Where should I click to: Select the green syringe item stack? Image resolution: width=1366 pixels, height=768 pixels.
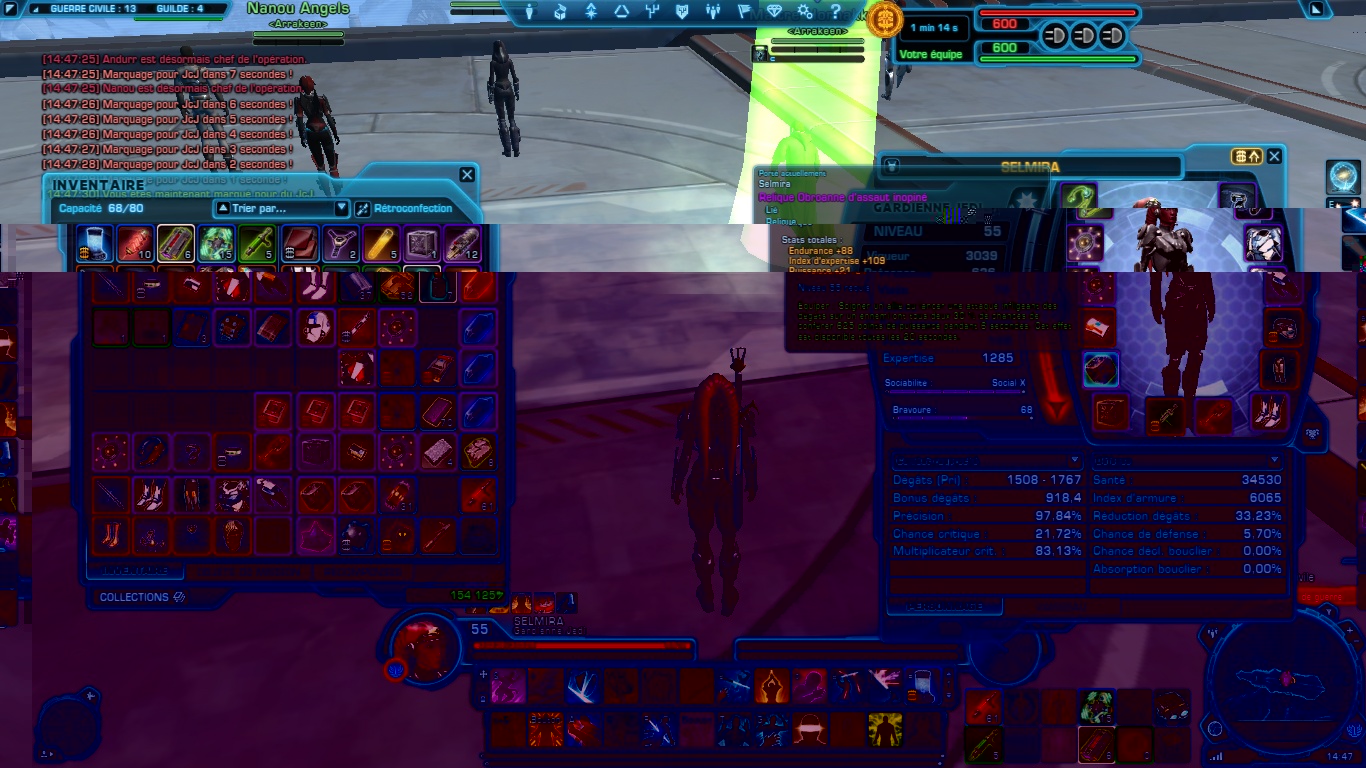(x=255, y=243)
